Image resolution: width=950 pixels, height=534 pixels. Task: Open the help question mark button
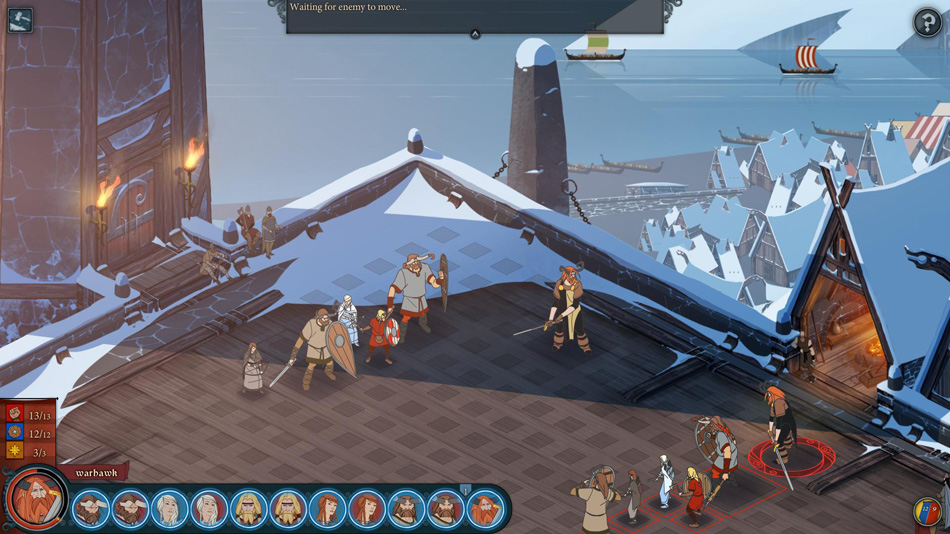click(x=927, y=22)
